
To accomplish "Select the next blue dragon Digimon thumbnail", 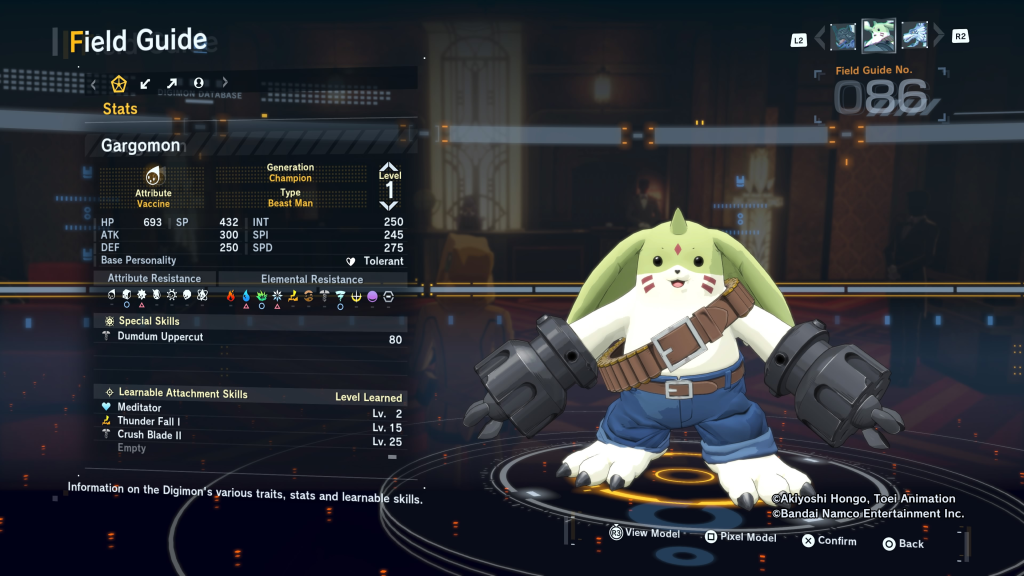I will [x=914, y=37].
